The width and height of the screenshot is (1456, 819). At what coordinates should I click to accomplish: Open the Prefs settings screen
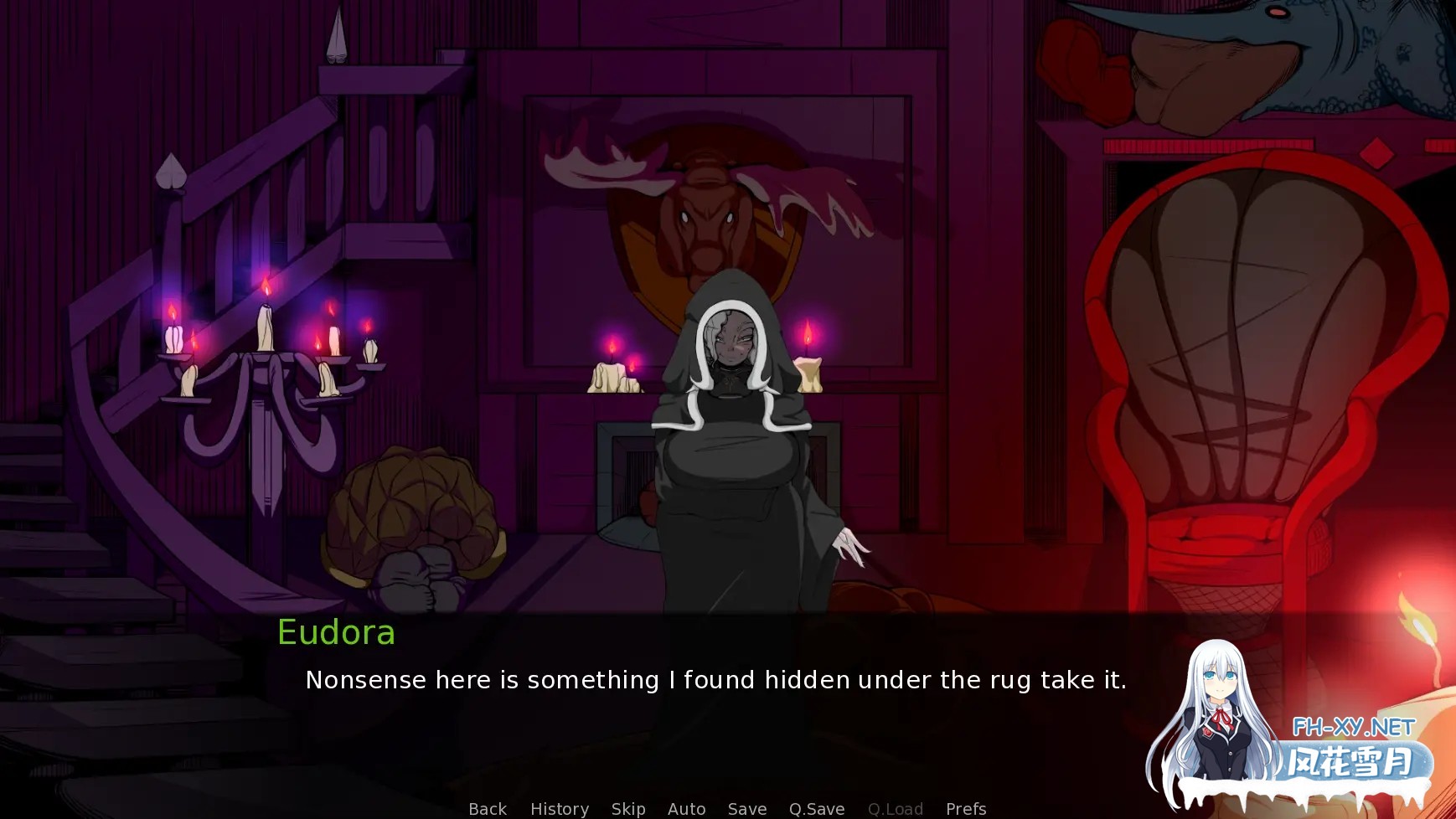(x=966, y=809)
